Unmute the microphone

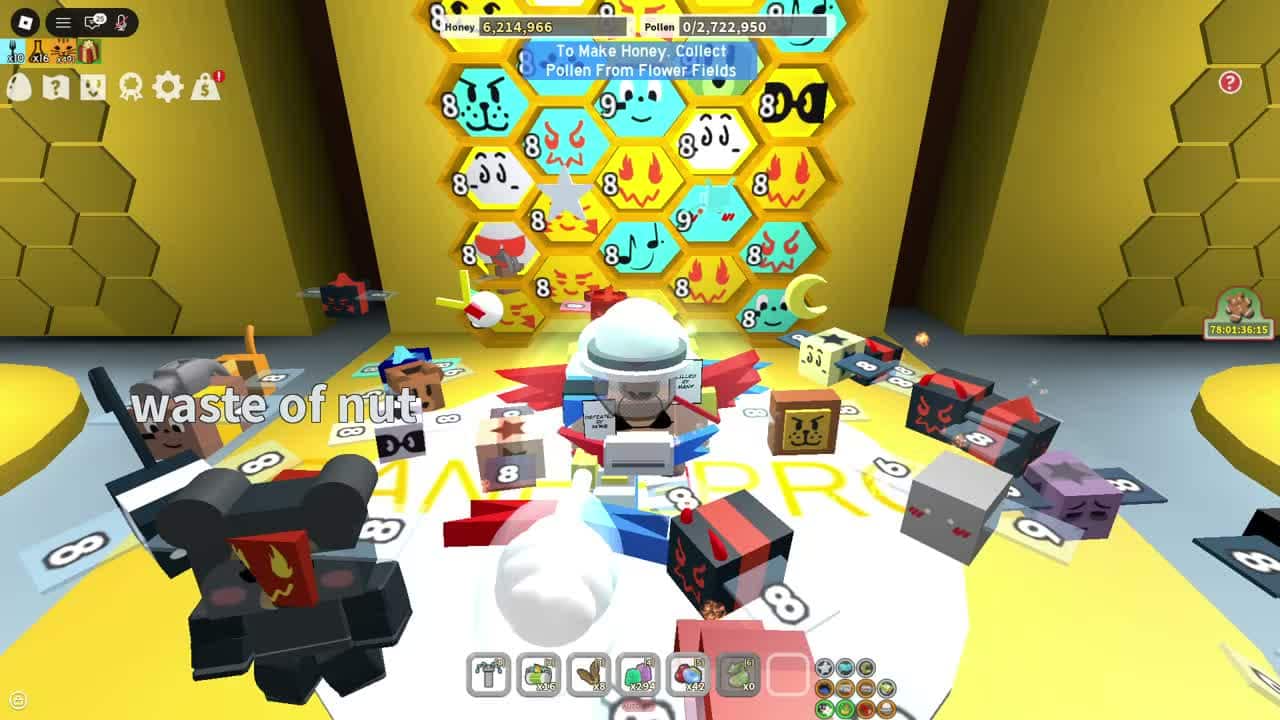(x=121, y=22)
